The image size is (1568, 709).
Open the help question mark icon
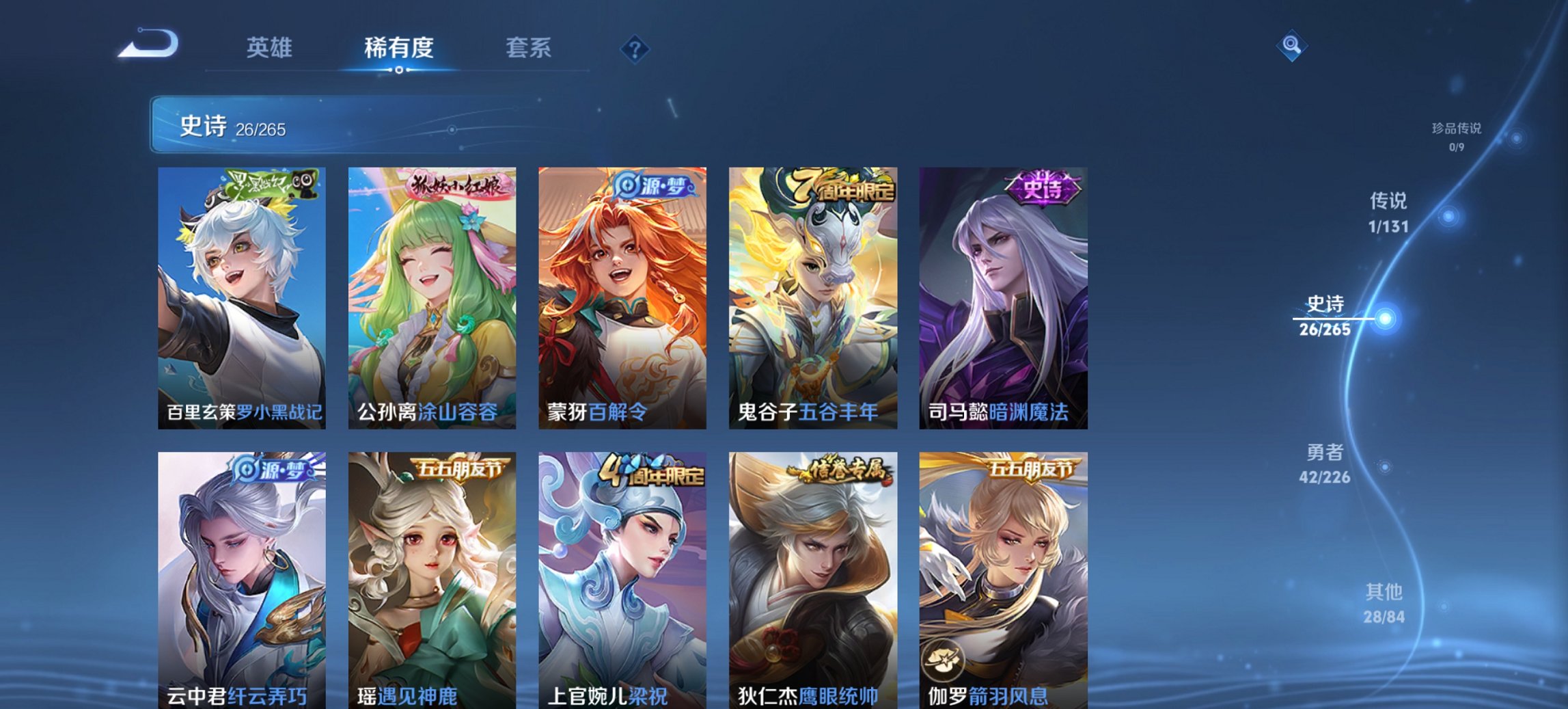635,48
